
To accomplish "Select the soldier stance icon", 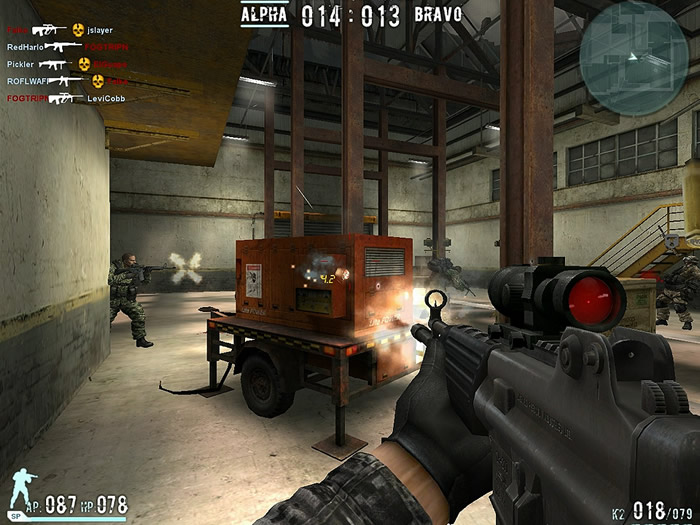I will pos(21,491).
